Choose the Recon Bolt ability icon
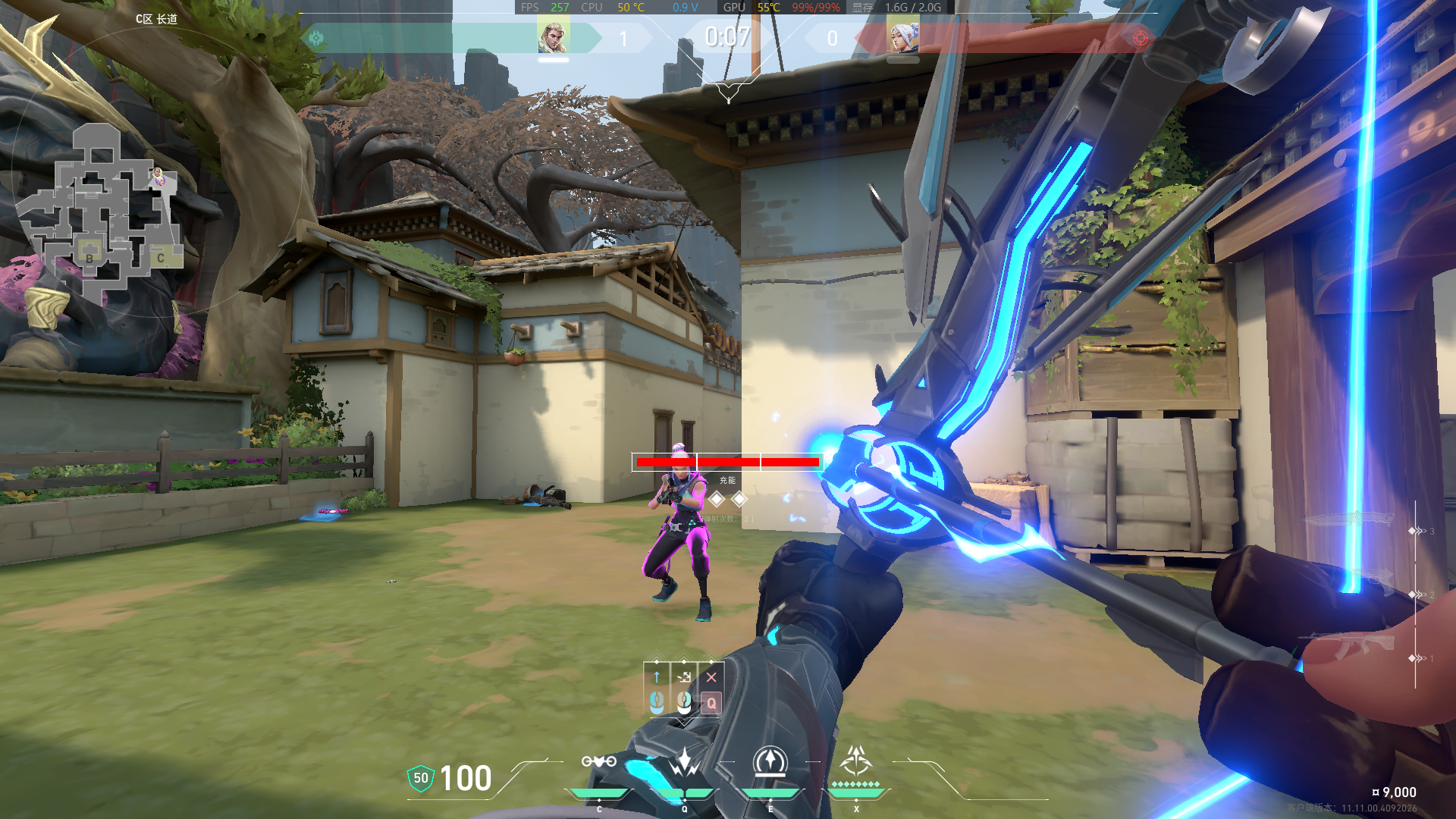Viewport: 1456px width, 819px height. (x=770, y=761)
